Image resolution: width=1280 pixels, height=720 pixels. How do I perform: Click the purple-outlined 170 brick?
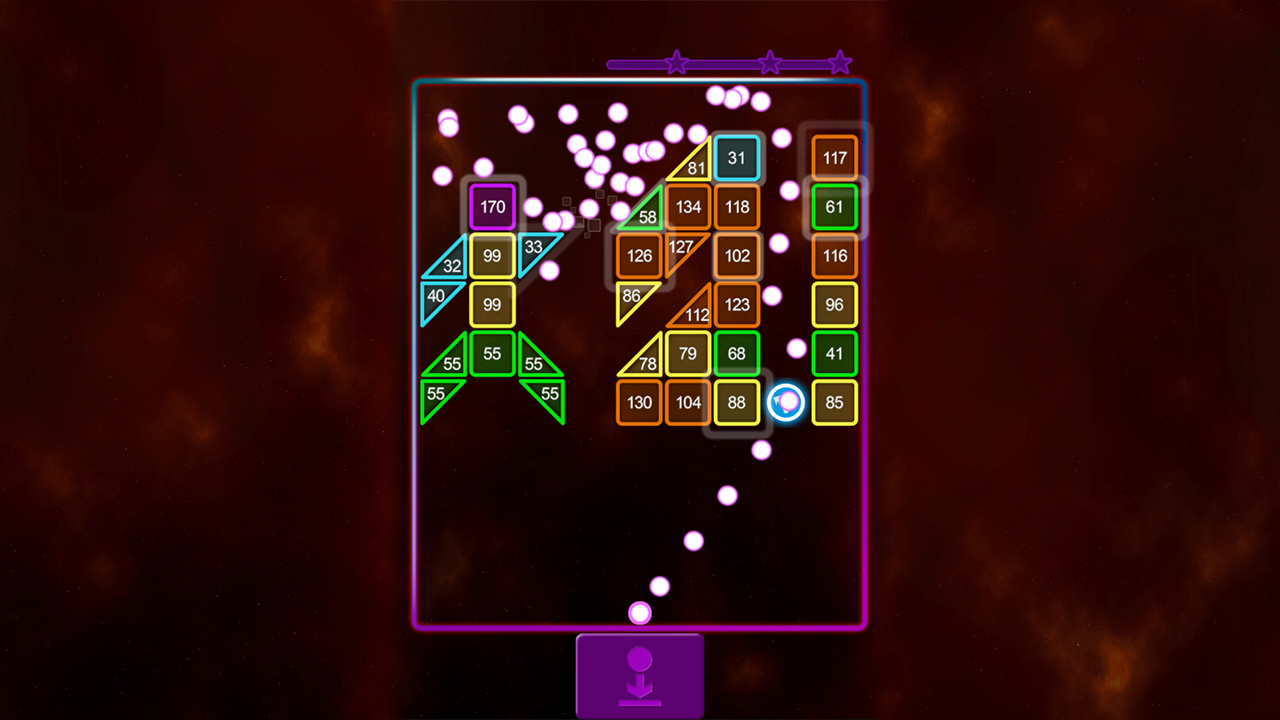[x=492, y=207]
